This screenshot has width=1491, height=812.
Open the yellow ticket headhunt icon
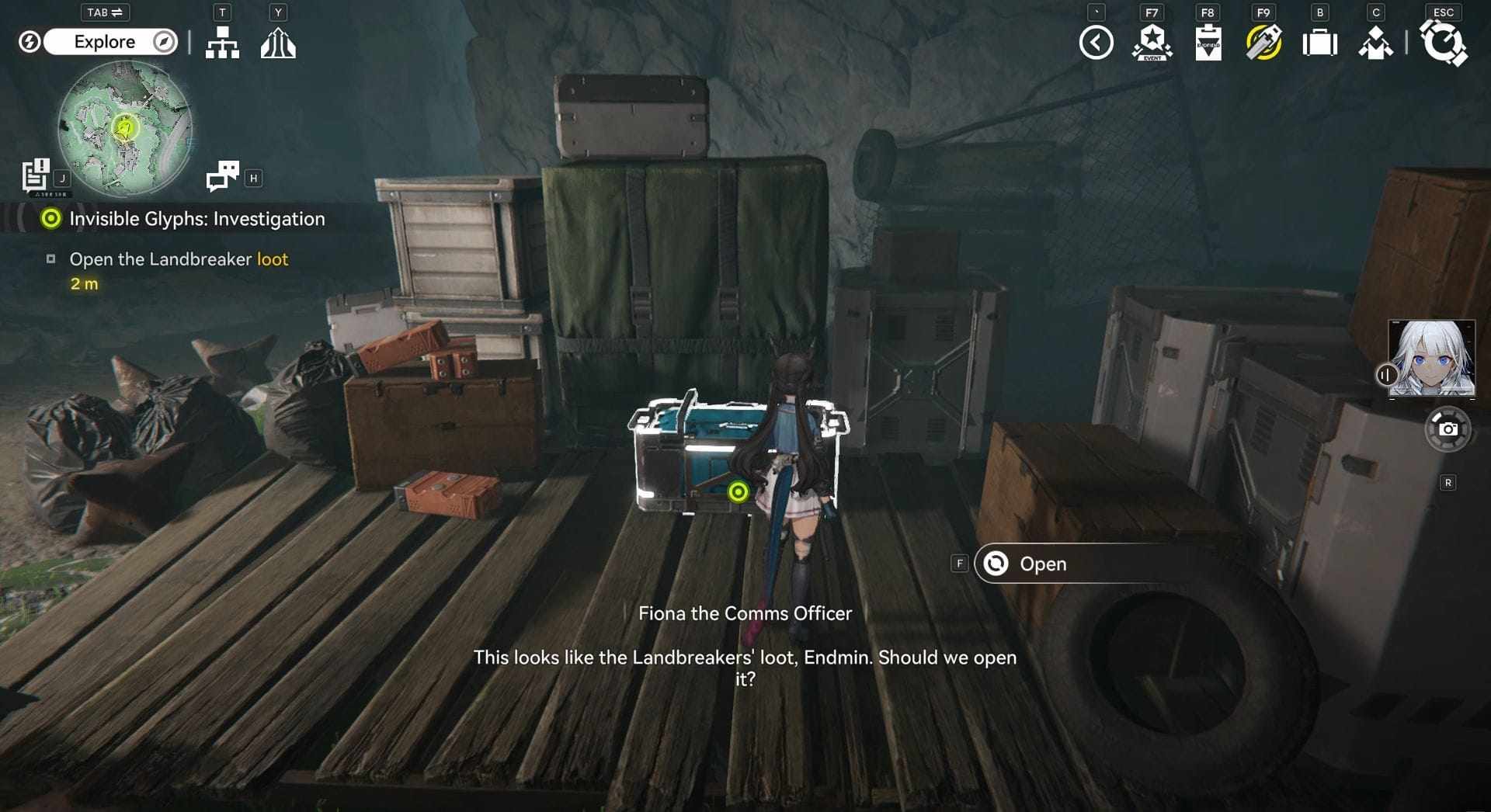[1263, 43]
